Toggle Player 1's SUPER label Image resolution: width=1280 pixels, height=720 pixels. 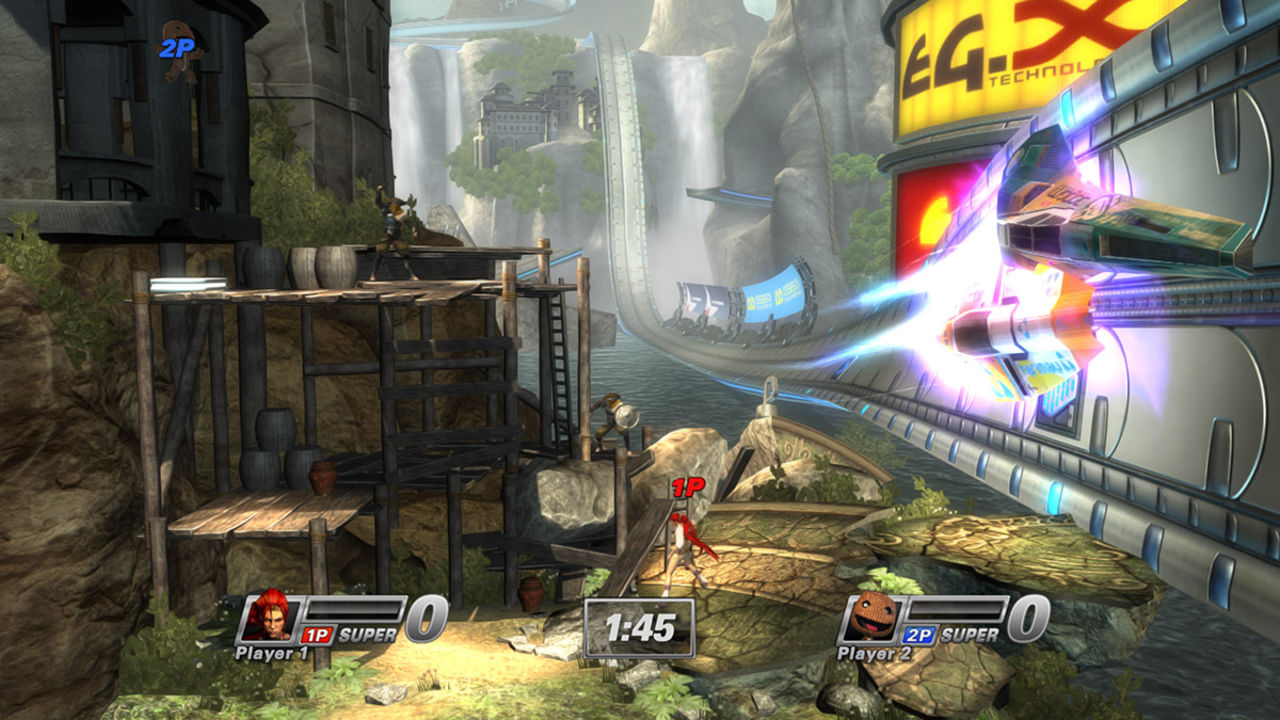[x=368, y=635]
